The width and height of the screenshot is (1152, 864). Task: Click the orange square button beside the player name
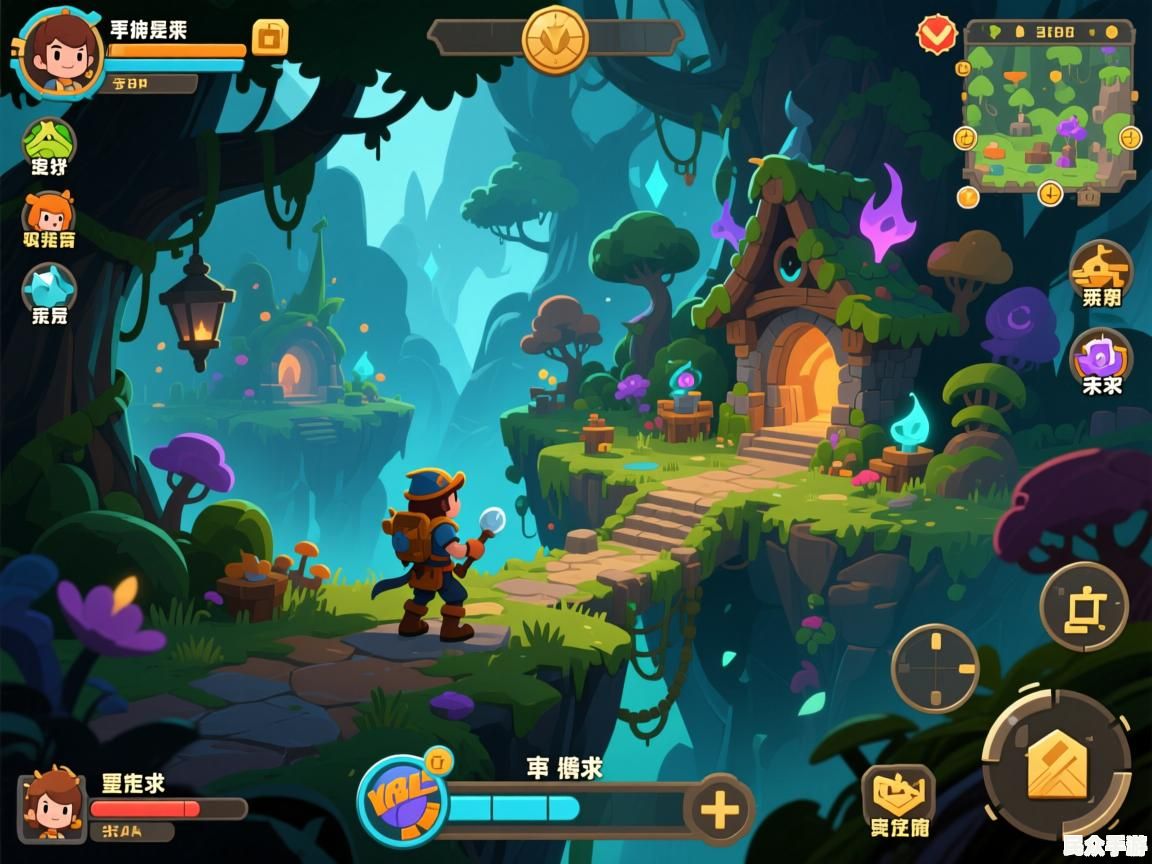tap(269, 38)
